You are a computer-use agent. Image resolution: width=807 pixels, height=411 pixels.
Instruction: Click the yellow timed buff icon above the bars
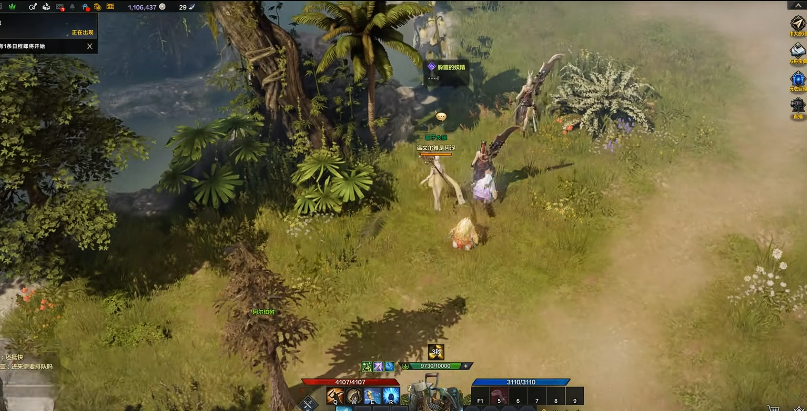pyautogui.click(x=435, y=350)
